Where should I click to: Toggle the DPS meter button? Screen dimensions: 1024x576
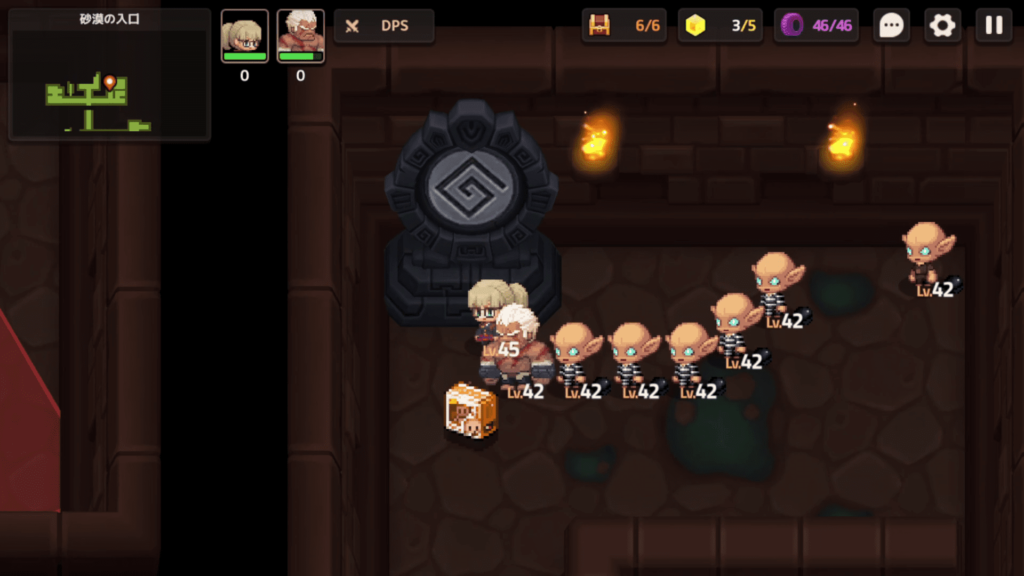coord(384,26)
